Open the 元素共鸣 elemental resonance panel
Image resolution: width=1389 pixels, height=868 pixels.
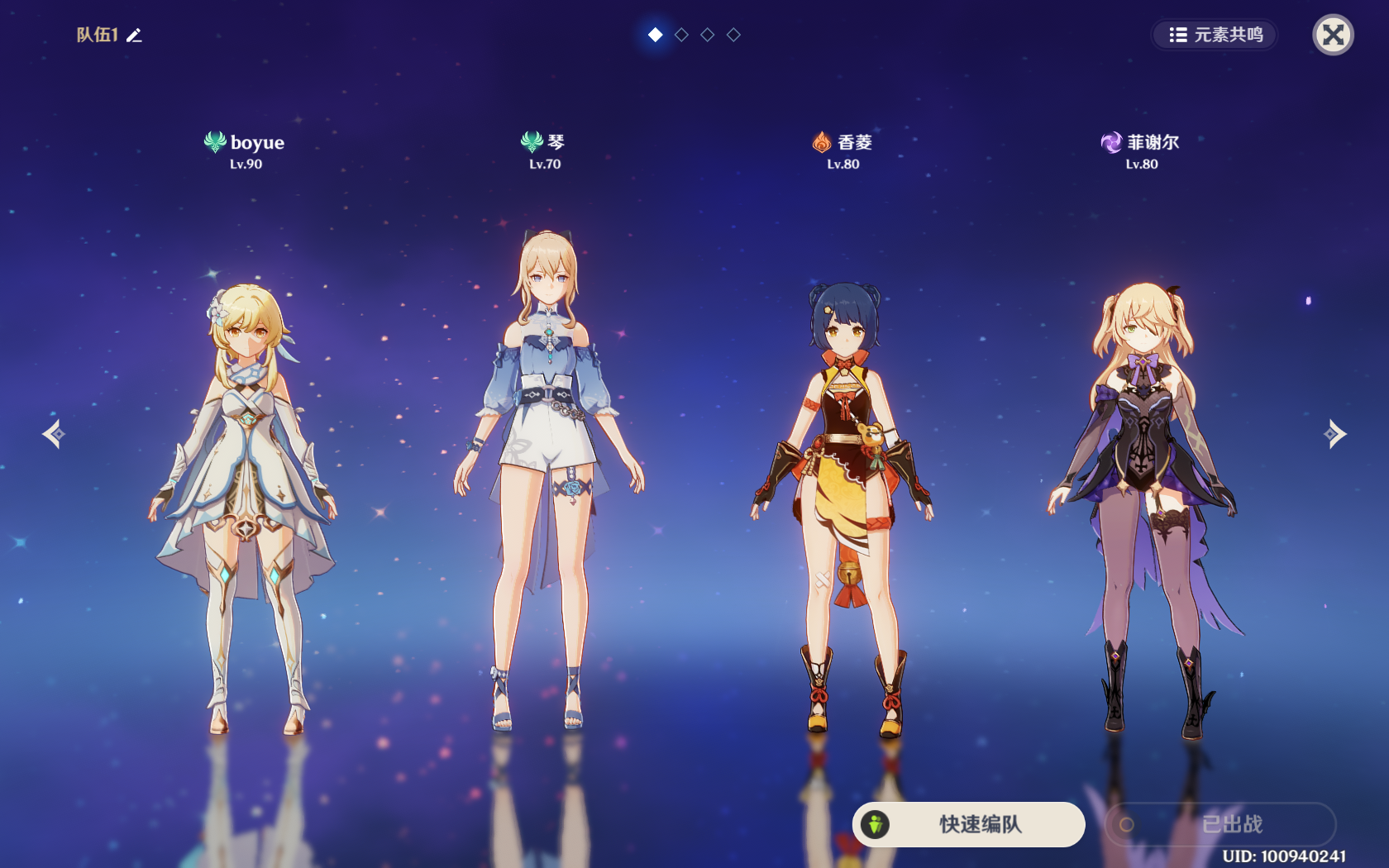point(1215,35)
